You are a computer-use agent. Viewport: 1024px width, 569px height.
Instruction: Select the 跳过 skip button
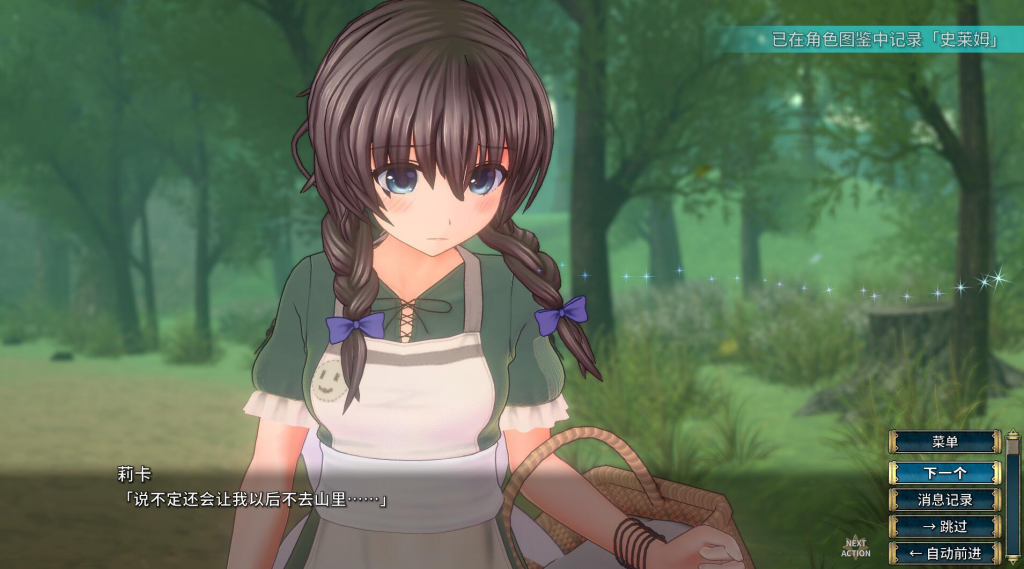(x=944, y=526)
